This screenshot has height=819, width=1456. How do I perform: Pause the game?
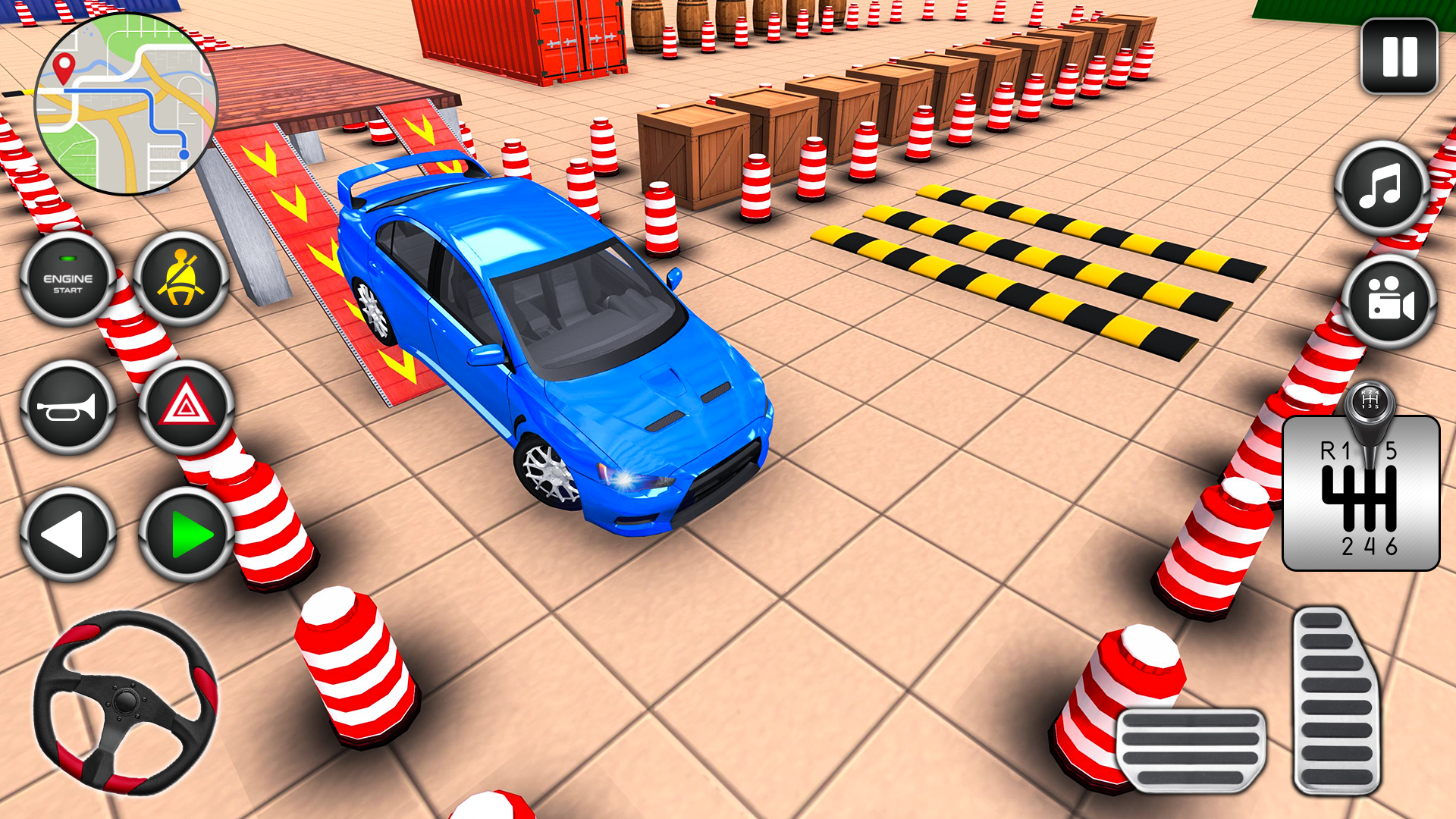[1399, 53]
